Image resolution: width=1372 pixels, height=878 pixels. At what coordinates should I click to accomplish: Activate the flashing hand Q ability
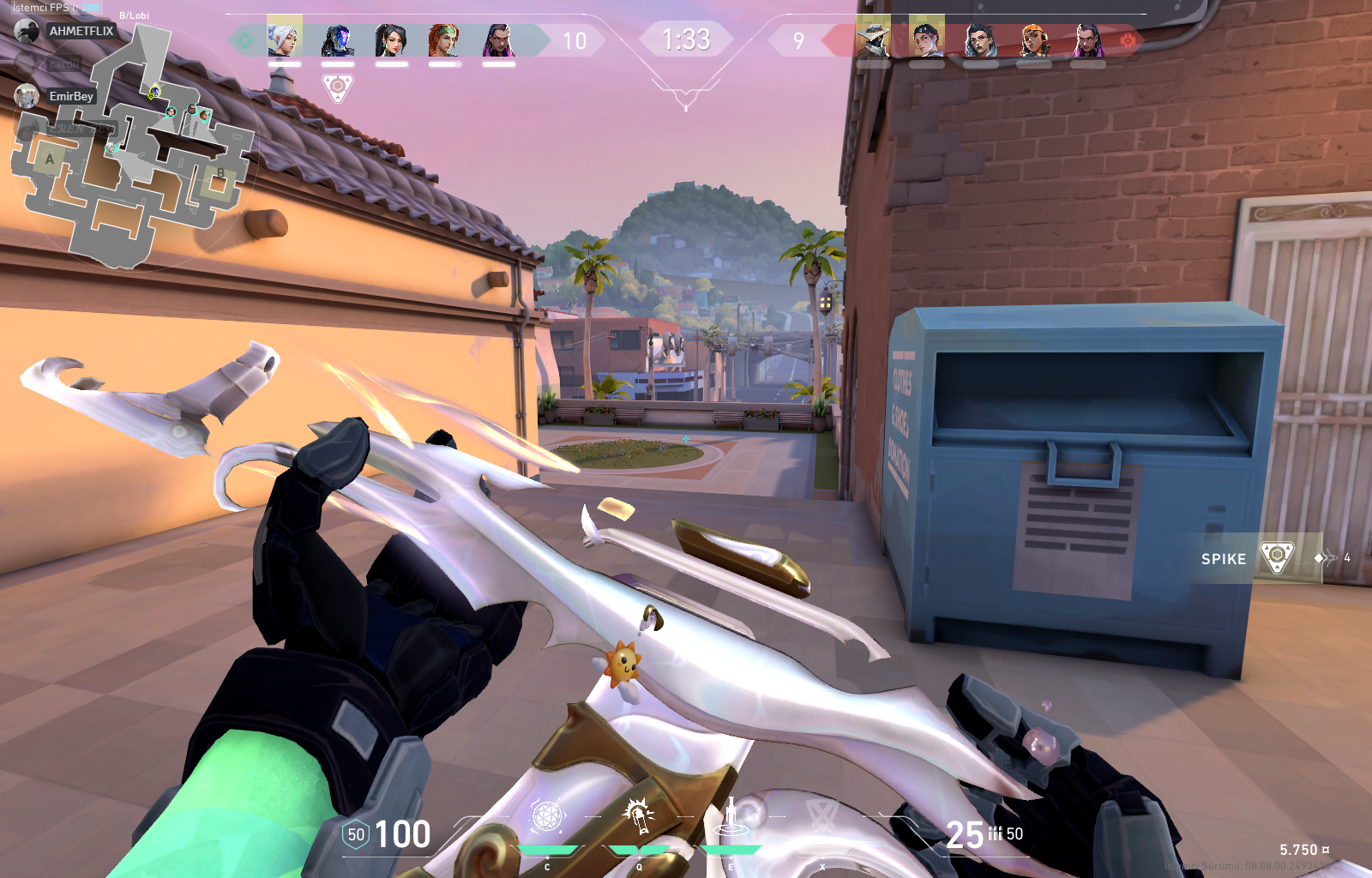639,815
